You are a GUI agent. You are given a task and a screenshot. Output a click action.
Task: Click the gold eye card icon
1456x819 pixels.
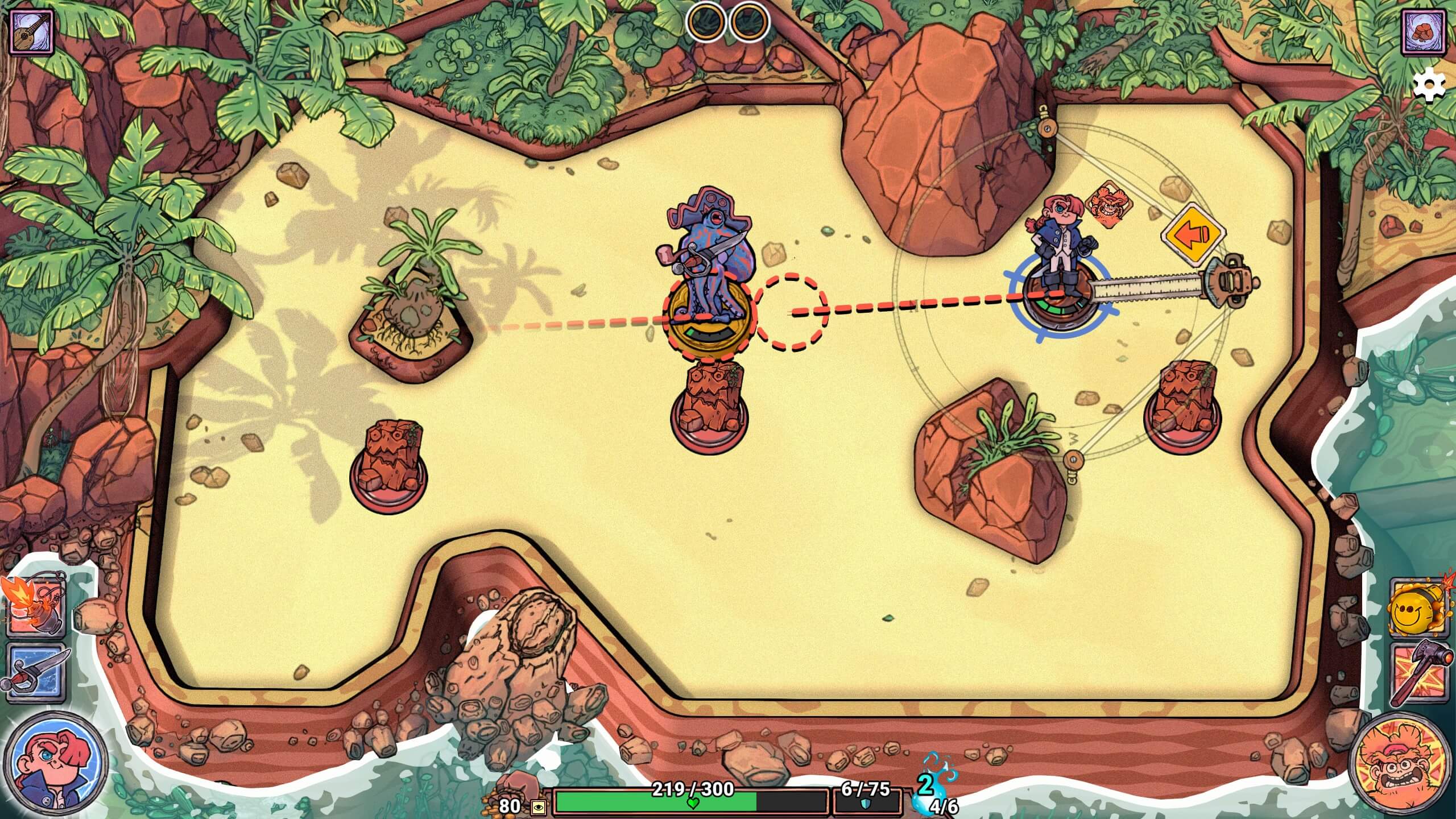pyautogui.click(x=537, y=807)
